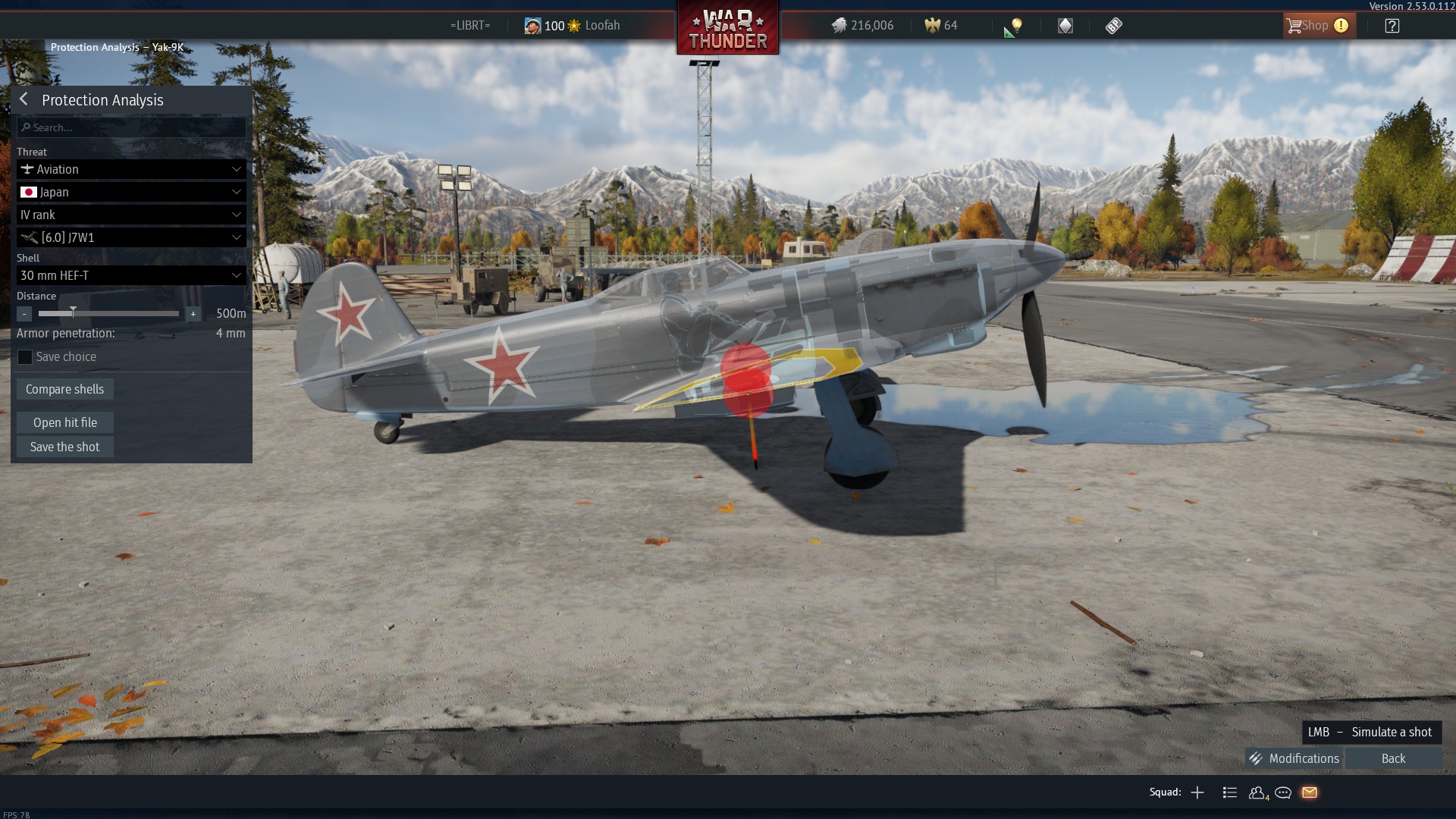Open the Aviation threat type dropdown
The image size is (1456, 819).
(x=131, y=169)
